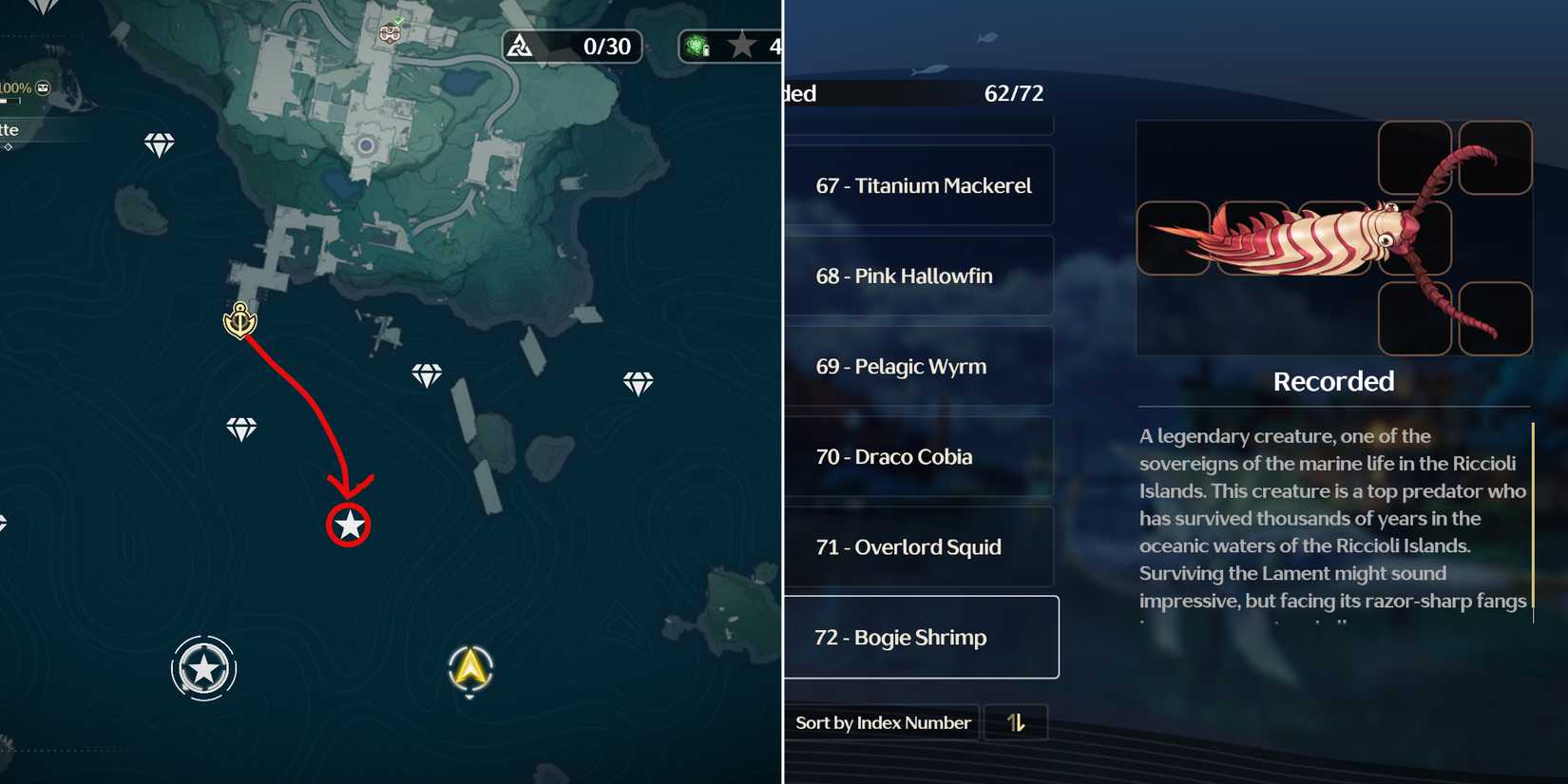The width and height of the screenshot is (1568, 784).
Task: Click the diamond resource marker near the pier
Action: tap(428, 373)
